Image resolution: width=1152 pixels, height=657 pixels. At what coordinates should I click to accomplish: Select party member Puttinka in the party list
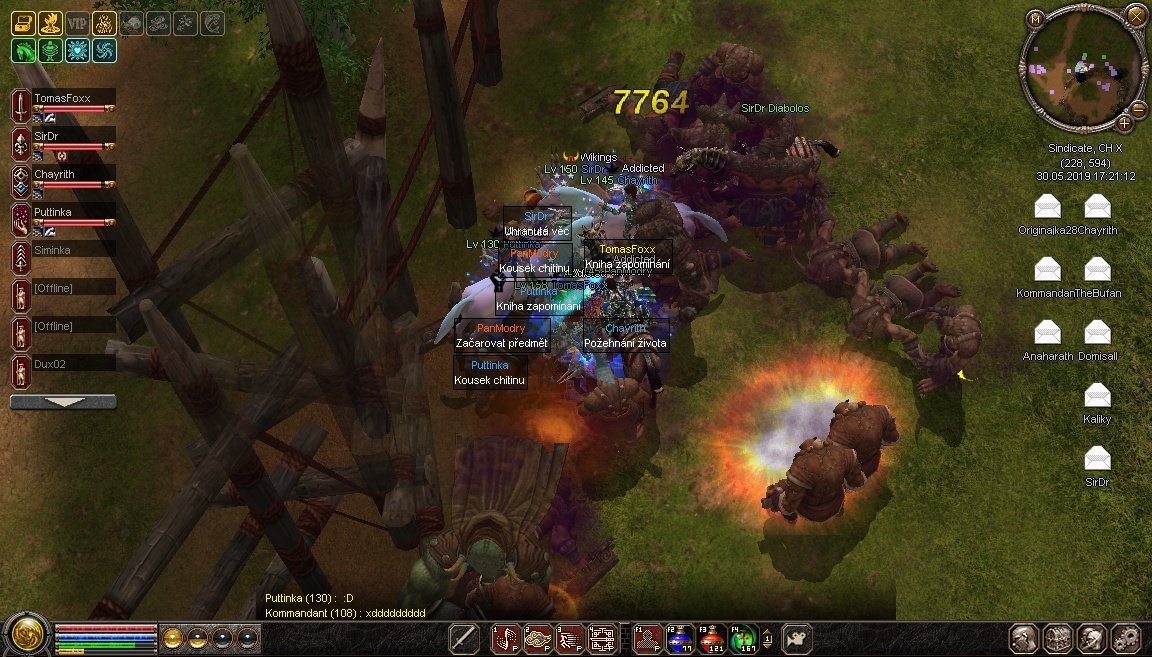54,212
